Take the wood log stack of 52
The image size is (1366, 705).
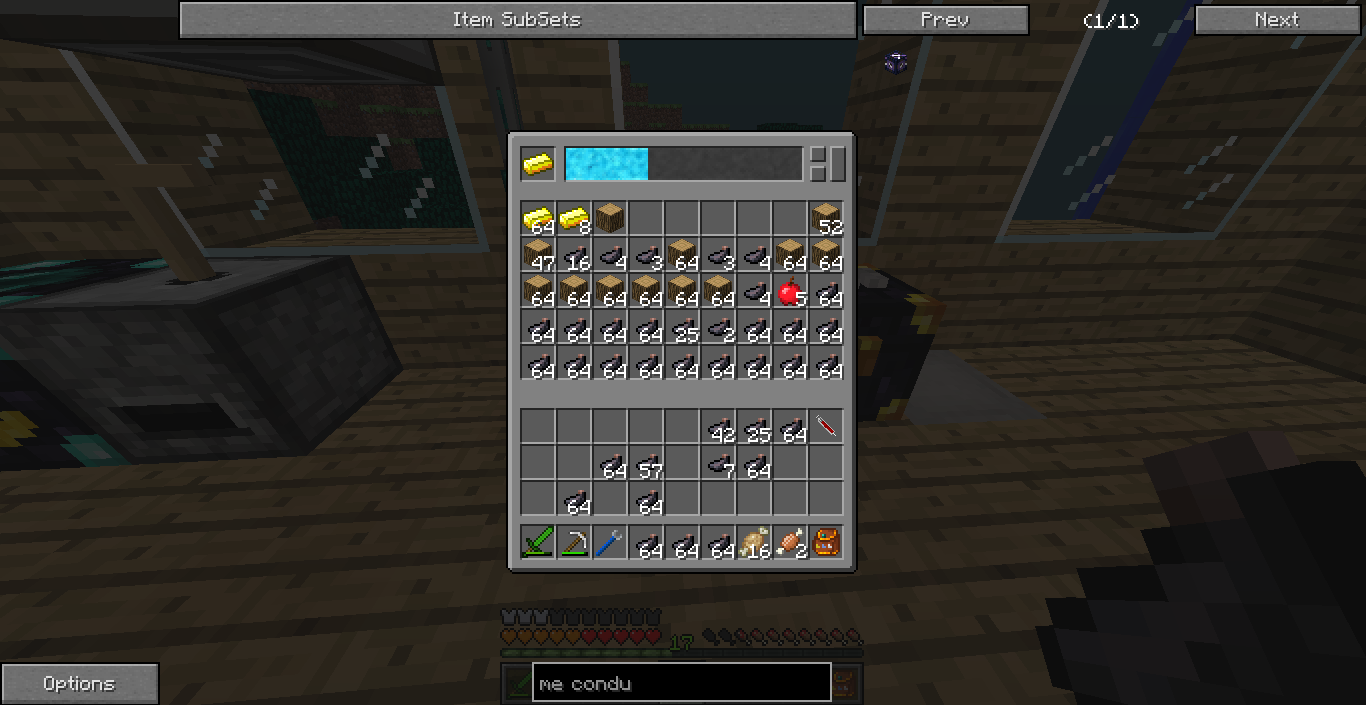(826, 218)
